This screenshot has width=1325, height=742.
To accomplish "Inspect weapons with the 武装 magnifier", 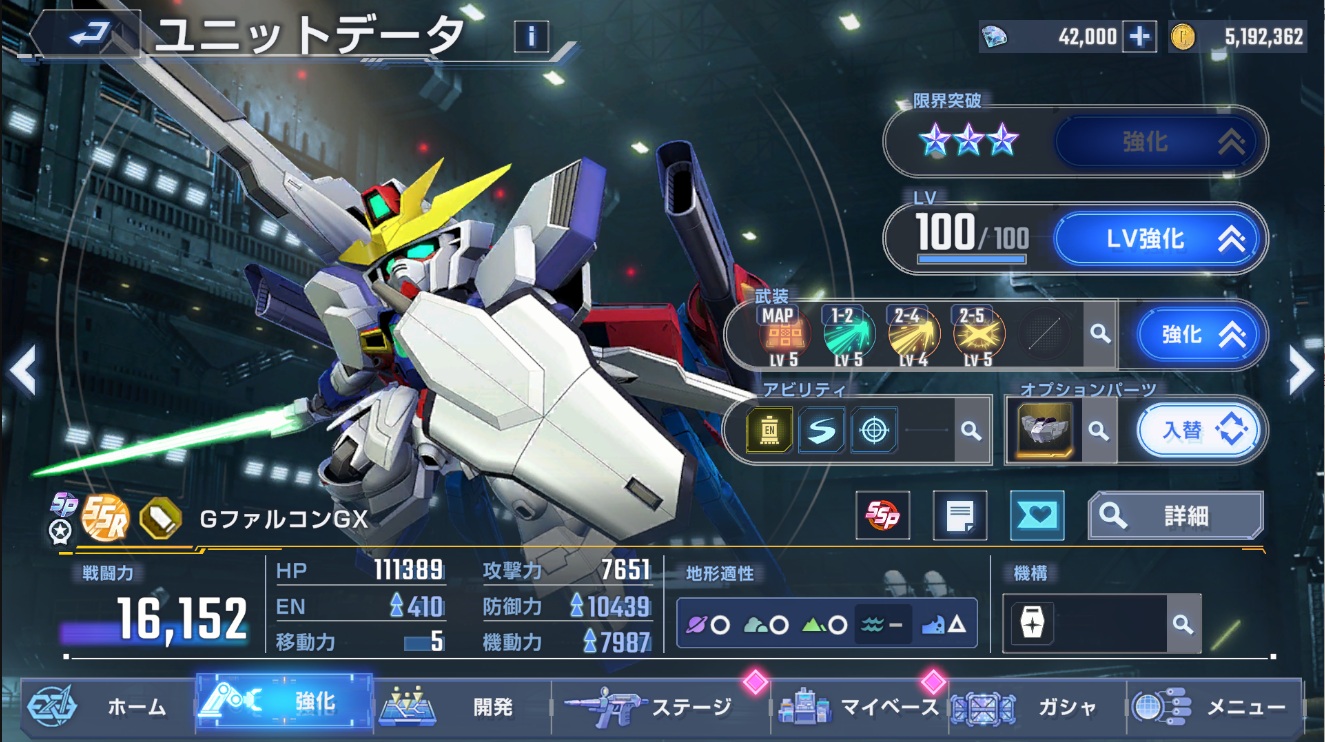I will pos(1100,334).
